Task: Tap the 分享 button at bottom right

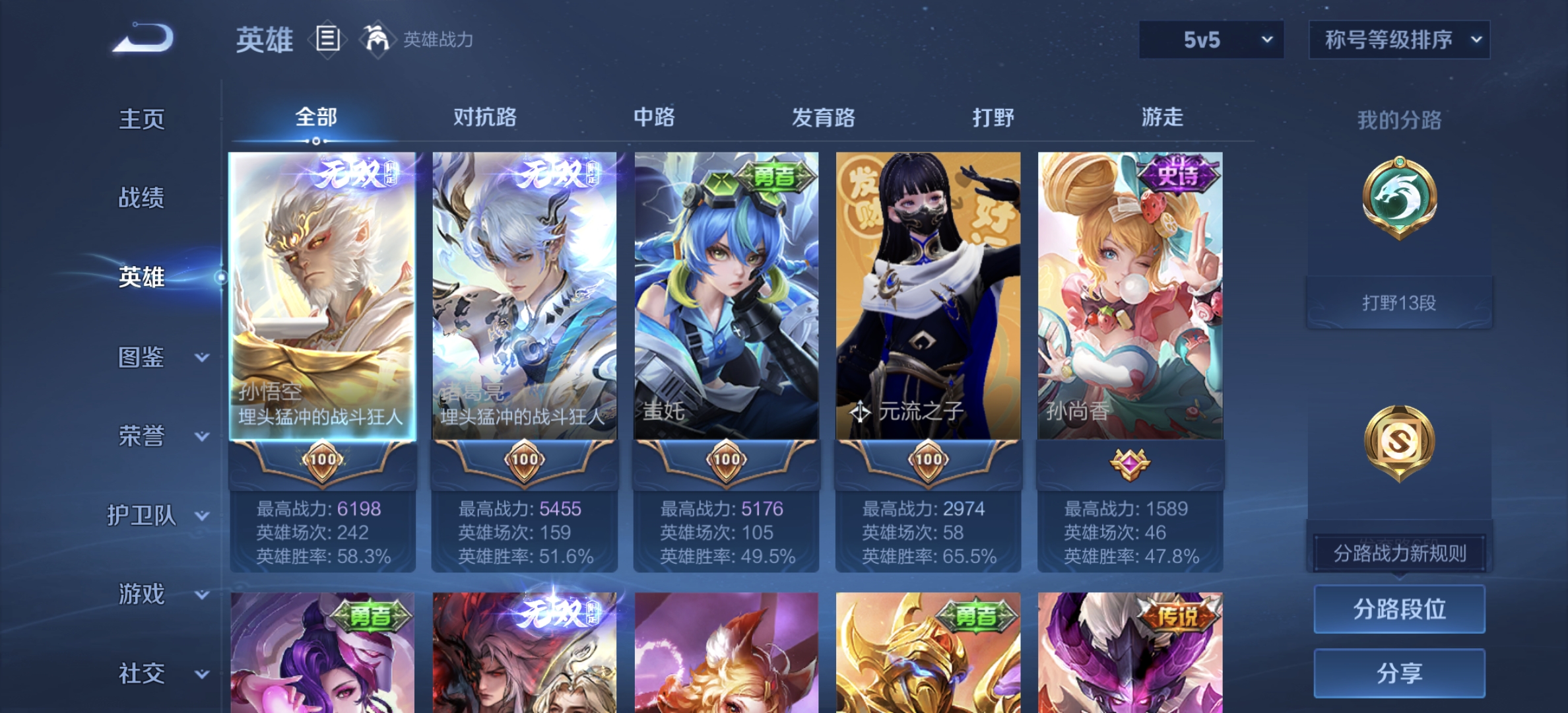Action: (x=1400, y=671)
